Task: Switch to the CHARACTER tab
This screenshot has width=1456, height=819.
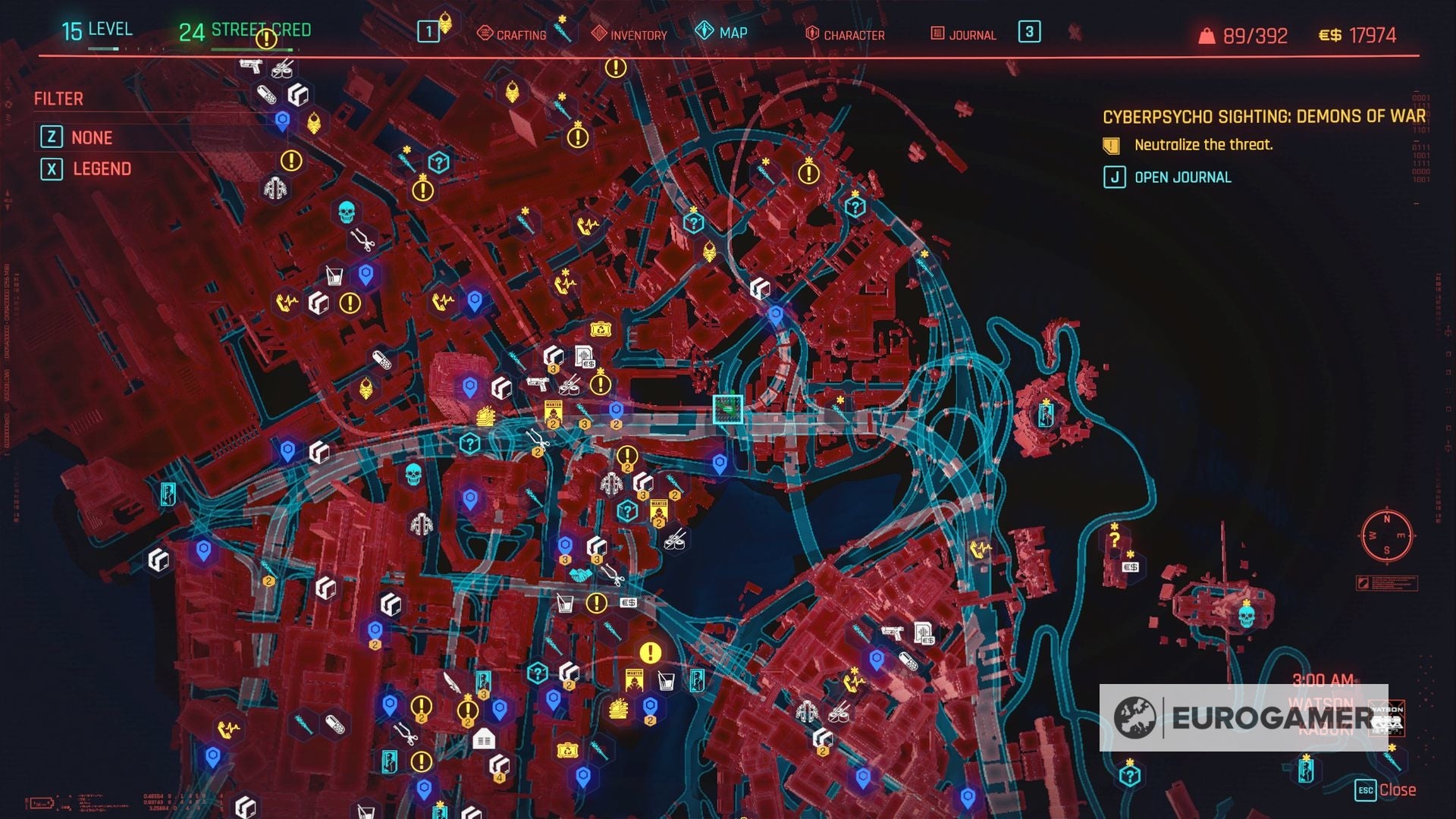Action: coord(847,34)
